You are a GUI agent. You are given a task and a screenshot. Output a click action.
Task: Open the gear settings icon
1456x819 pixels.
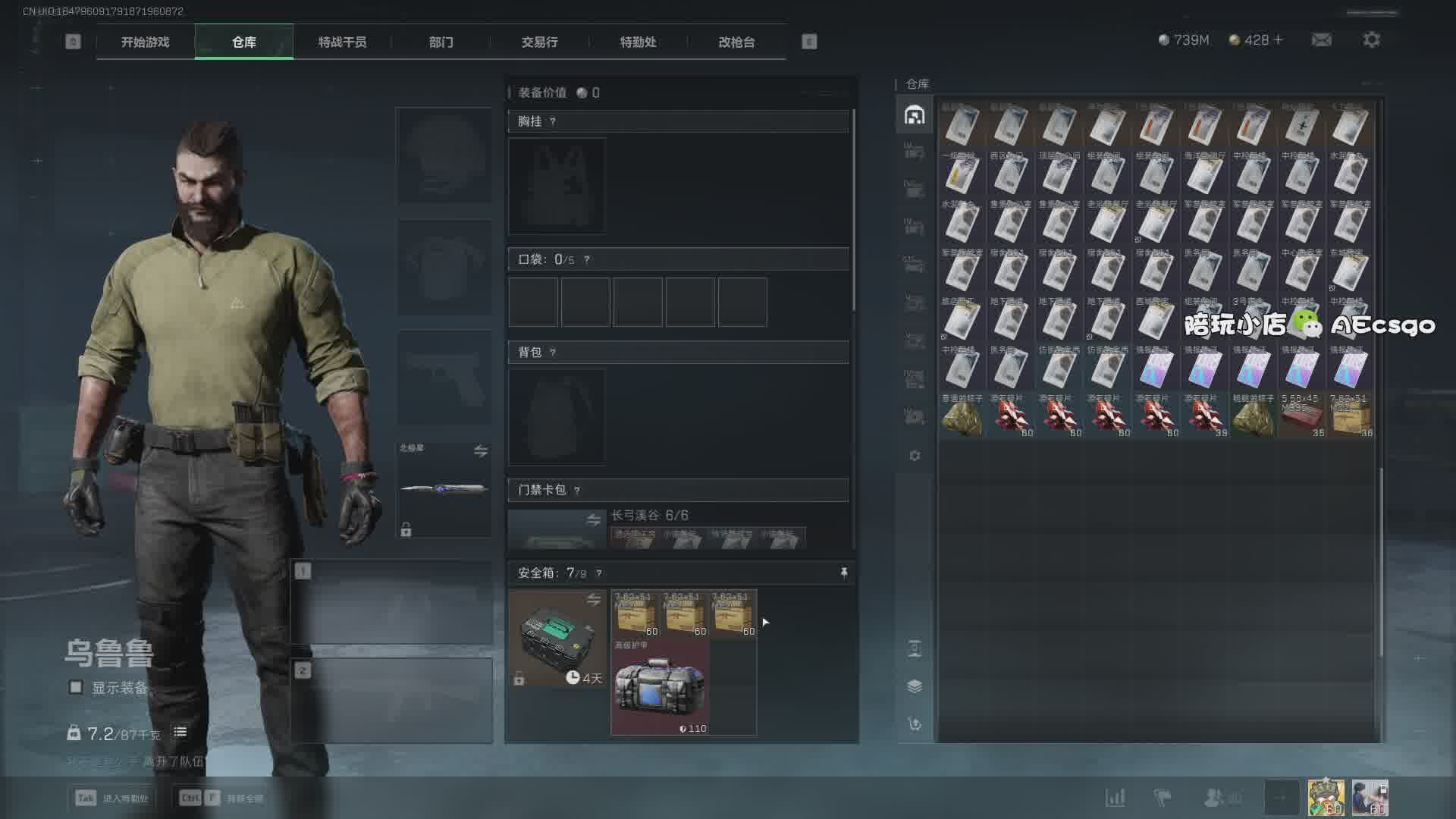pos(1371,39)
